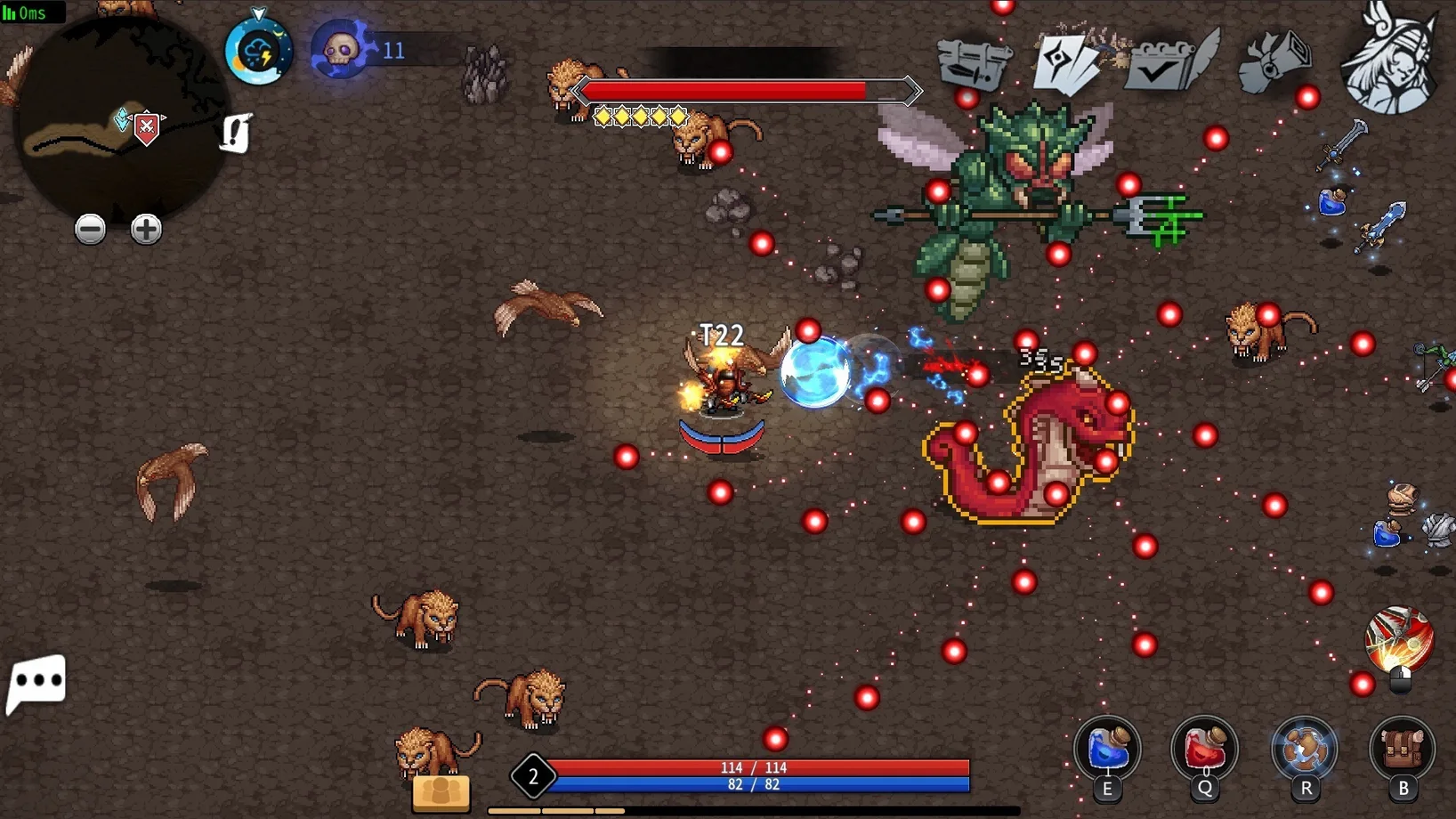Open the valkyrie character portrait

point(1390,59)
